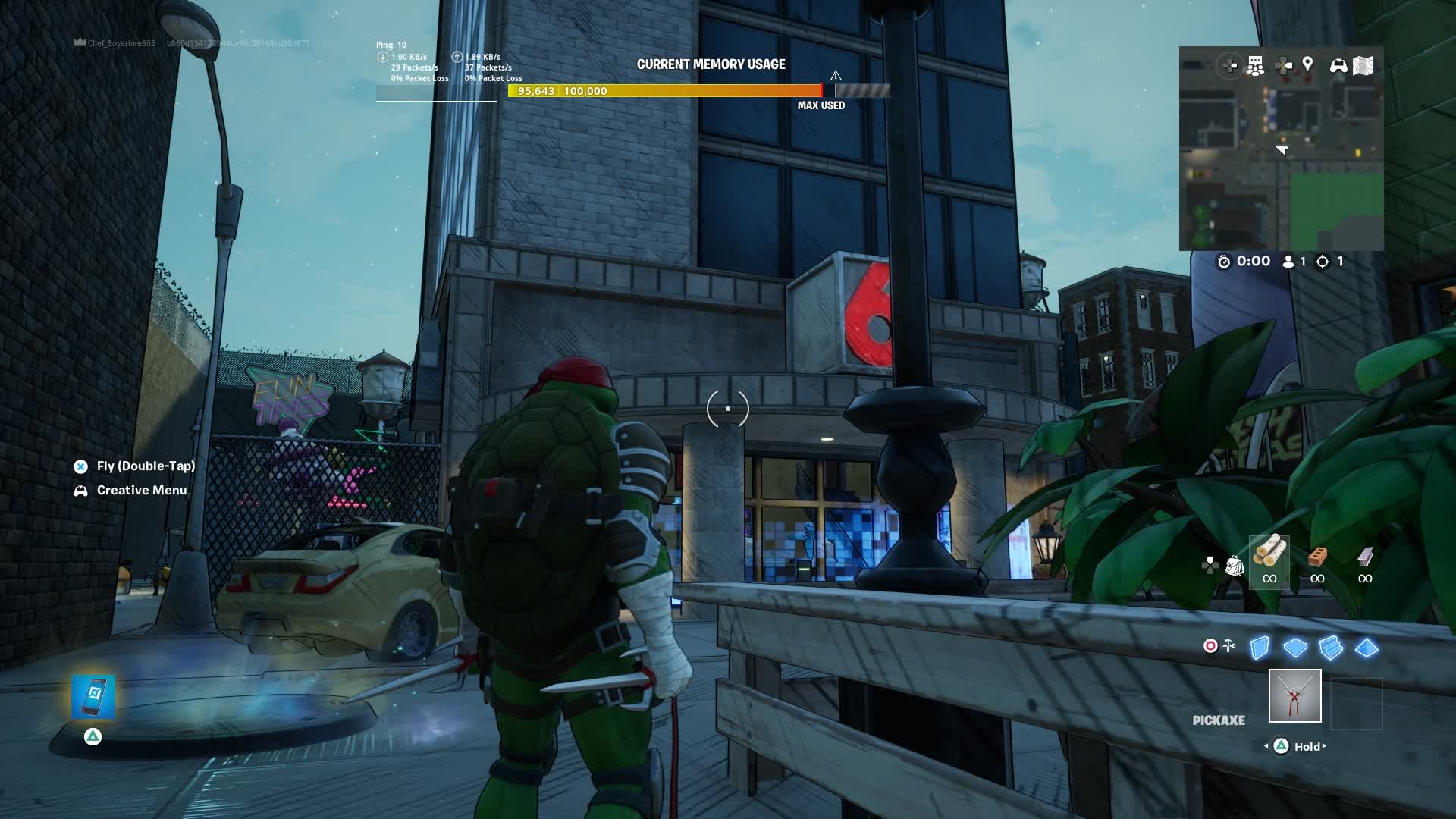The image size is (1456, 819).
Task: Open the squad chat icon above minimap
Action: (1256, 66)
